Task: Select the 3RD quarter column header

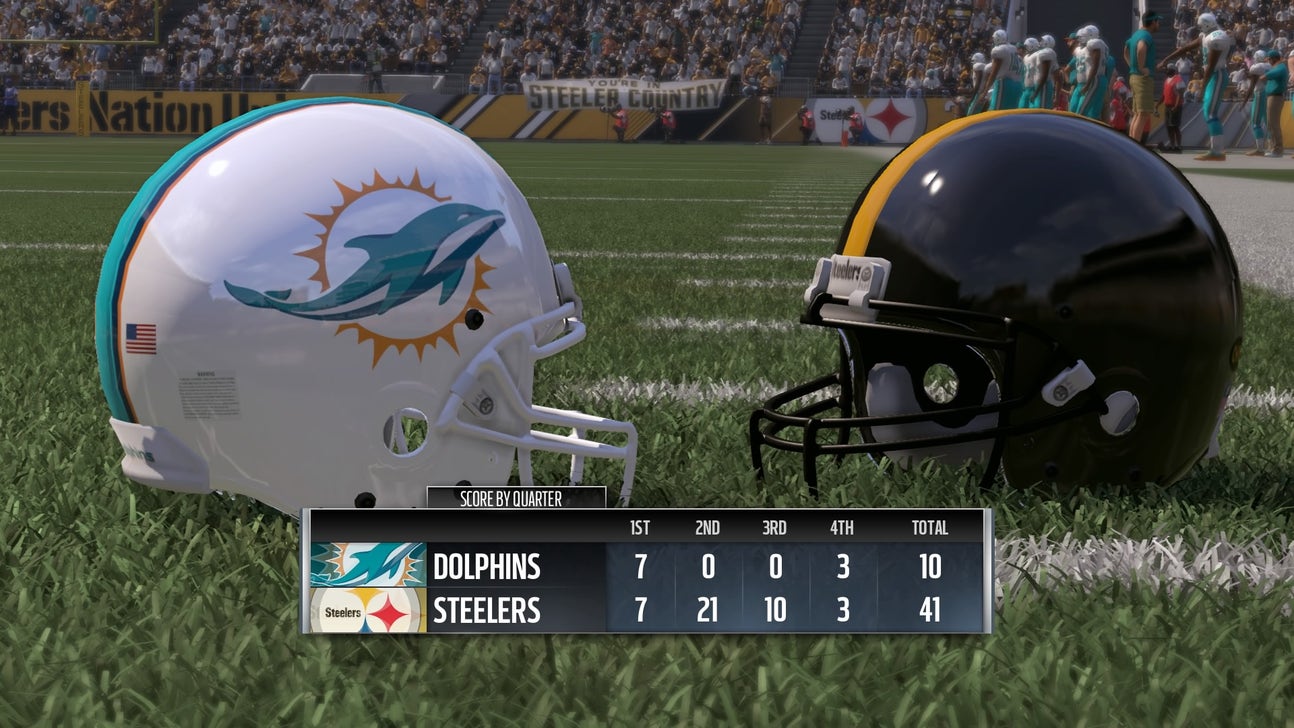Action: tap(773, 527)
